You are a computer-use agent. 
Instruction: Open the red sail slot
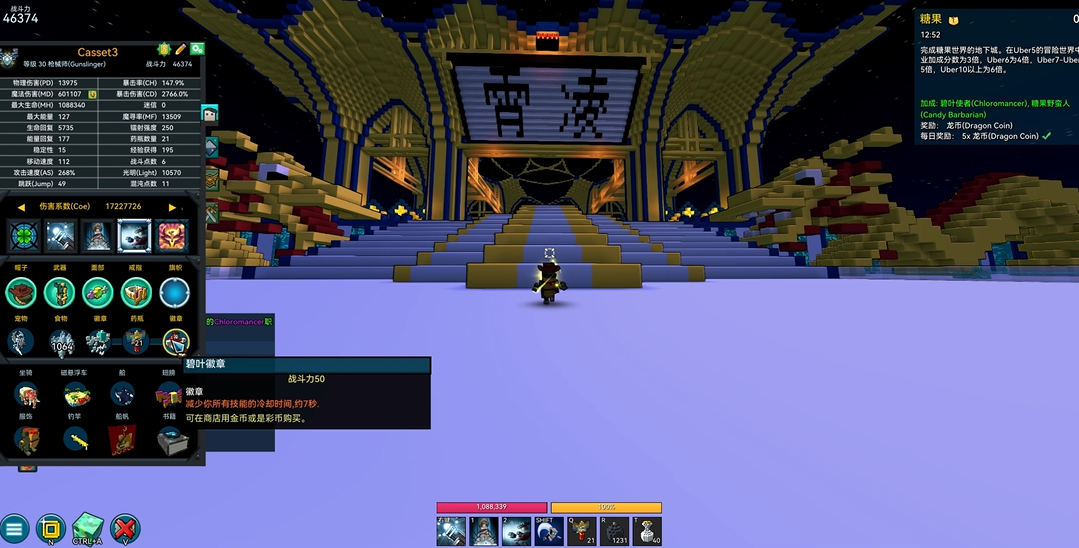tap(123, 438)
